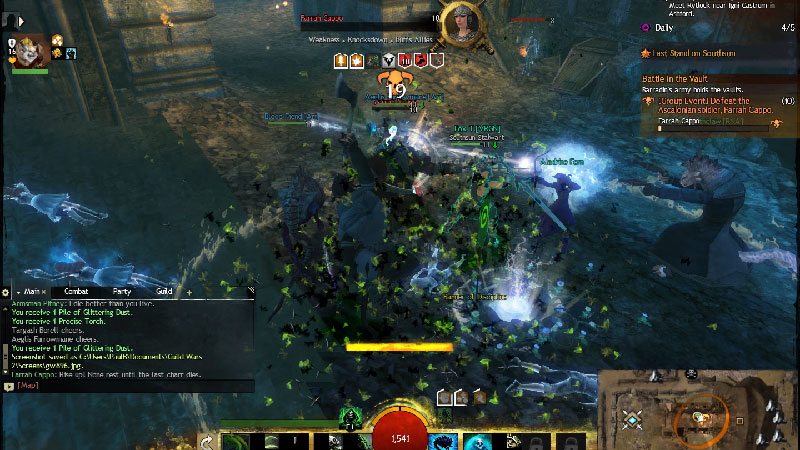
Task: Open the minimap
Action: point(698,410)
